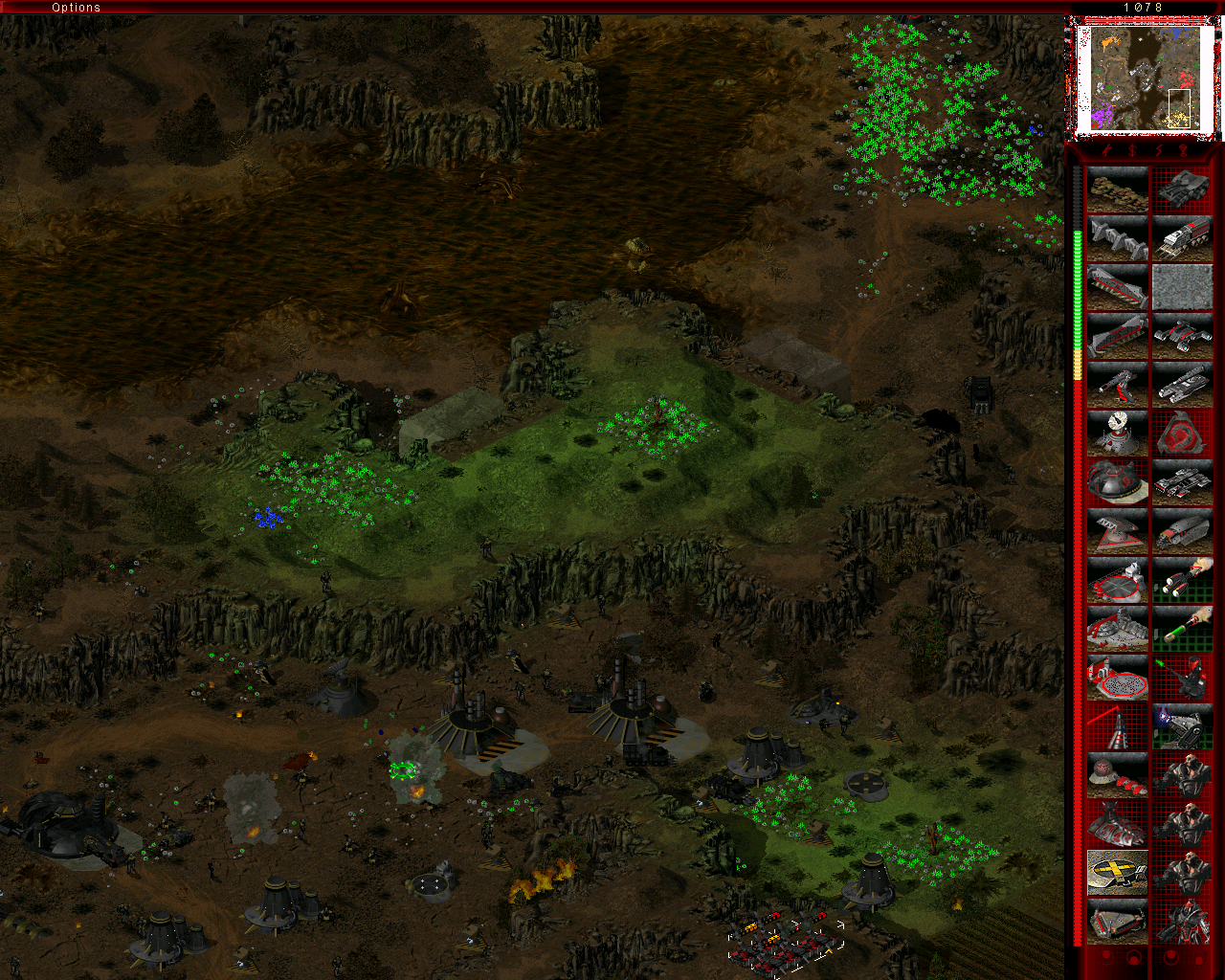Viewport: 1225px width, 980px height.
Task: Click the radar minimap
Action: [1144, 78]
